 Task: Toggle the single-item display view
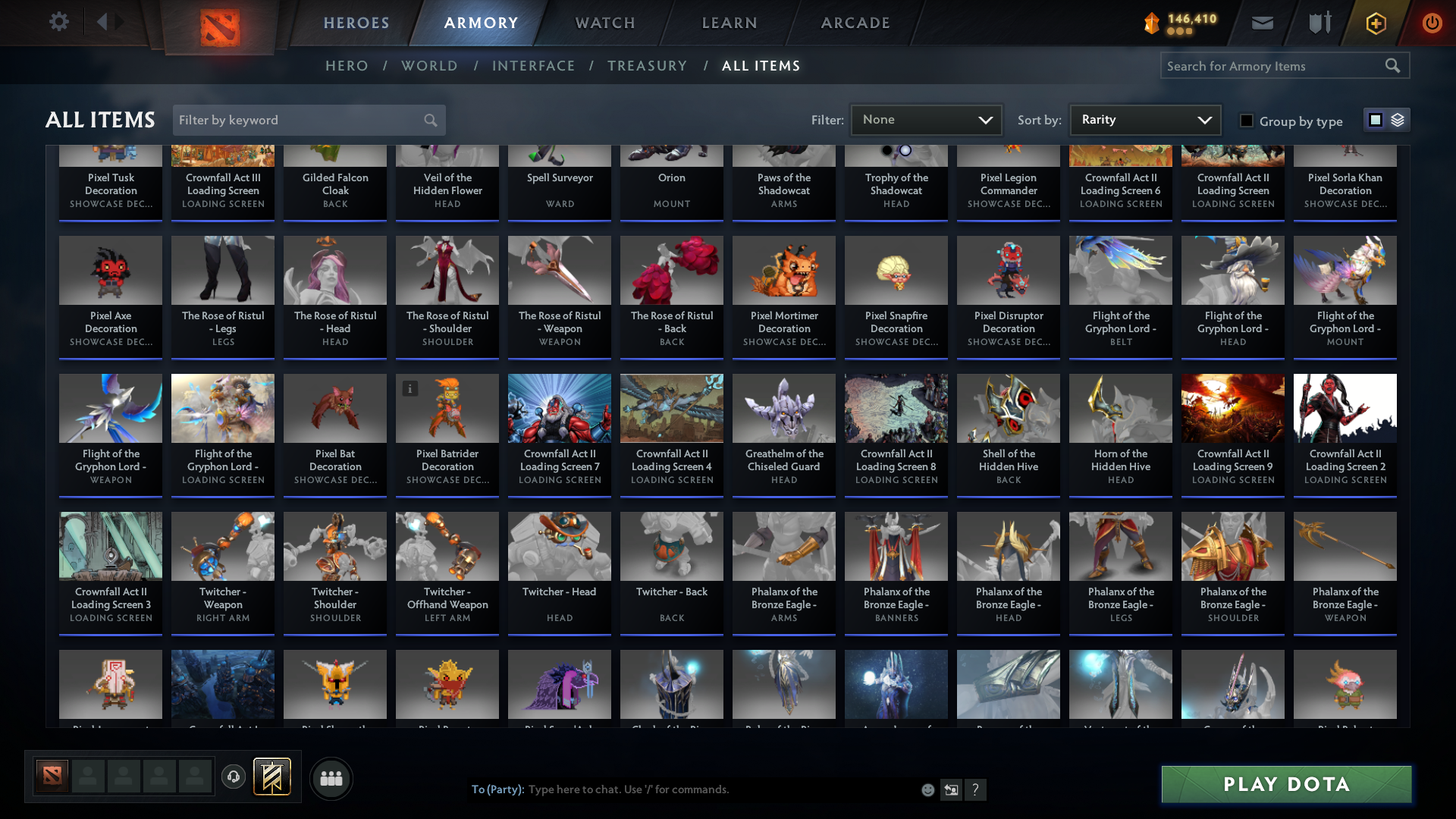[1375, 119]
